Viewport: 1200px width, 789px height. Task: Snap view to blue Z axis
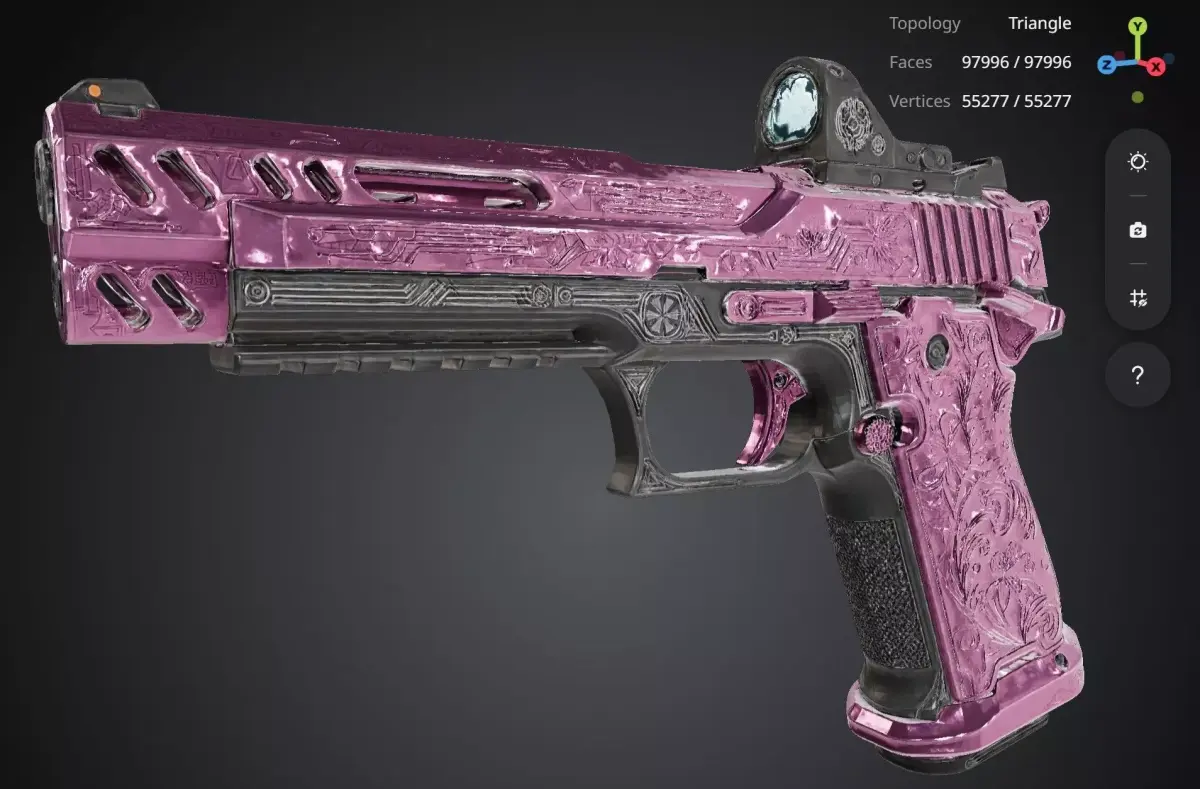1107,65
